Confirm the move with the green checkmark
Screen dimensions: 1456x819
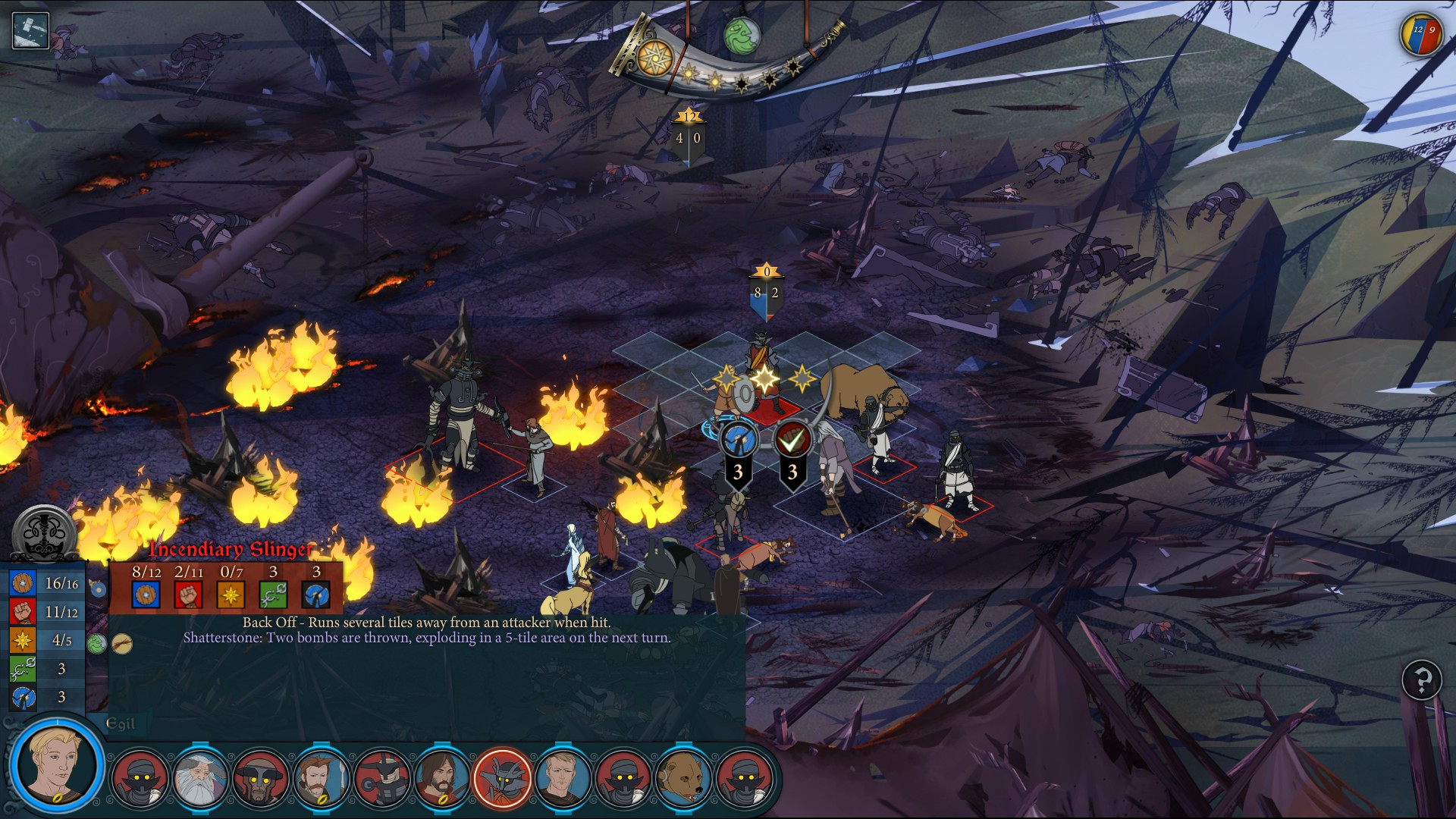792,440
